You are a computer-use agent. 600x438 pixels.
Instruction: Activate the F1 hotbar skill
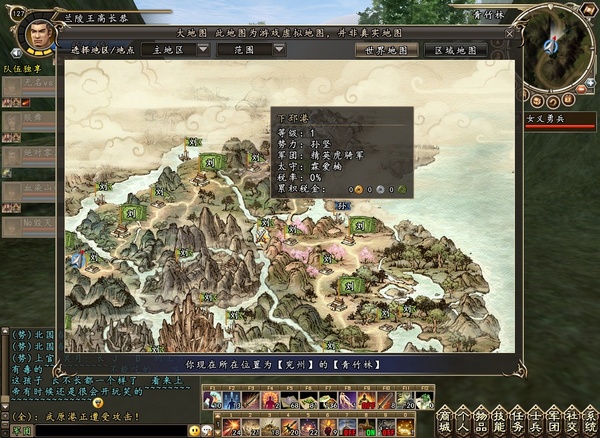211,400
